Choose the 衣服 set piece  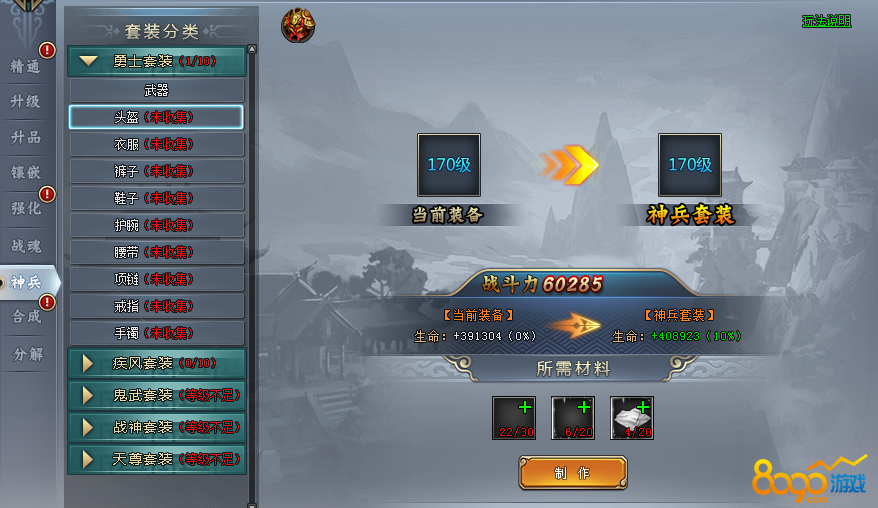156,144
